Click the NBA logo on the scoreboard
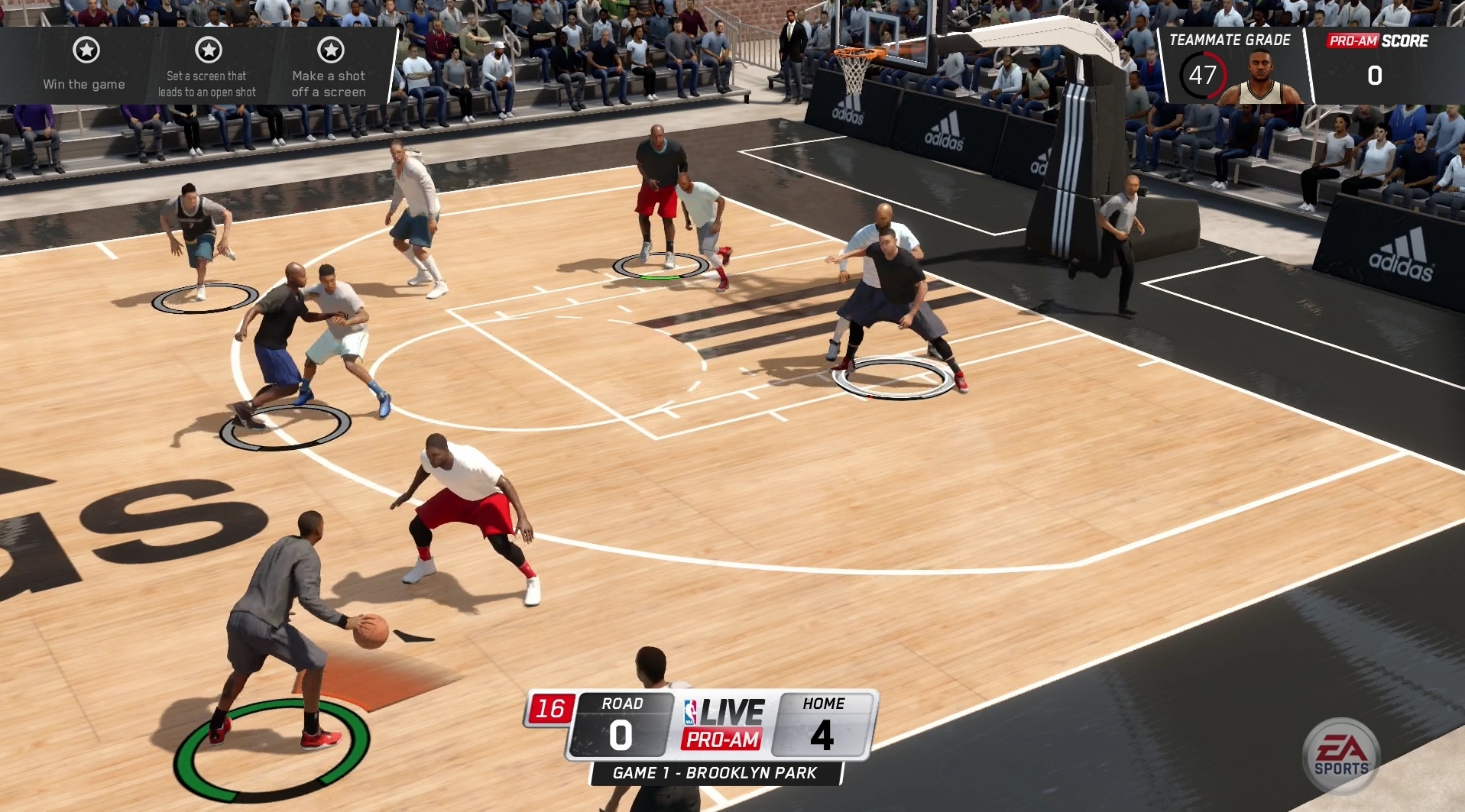This screenshot has height=812, width=1465. (689, 711)
